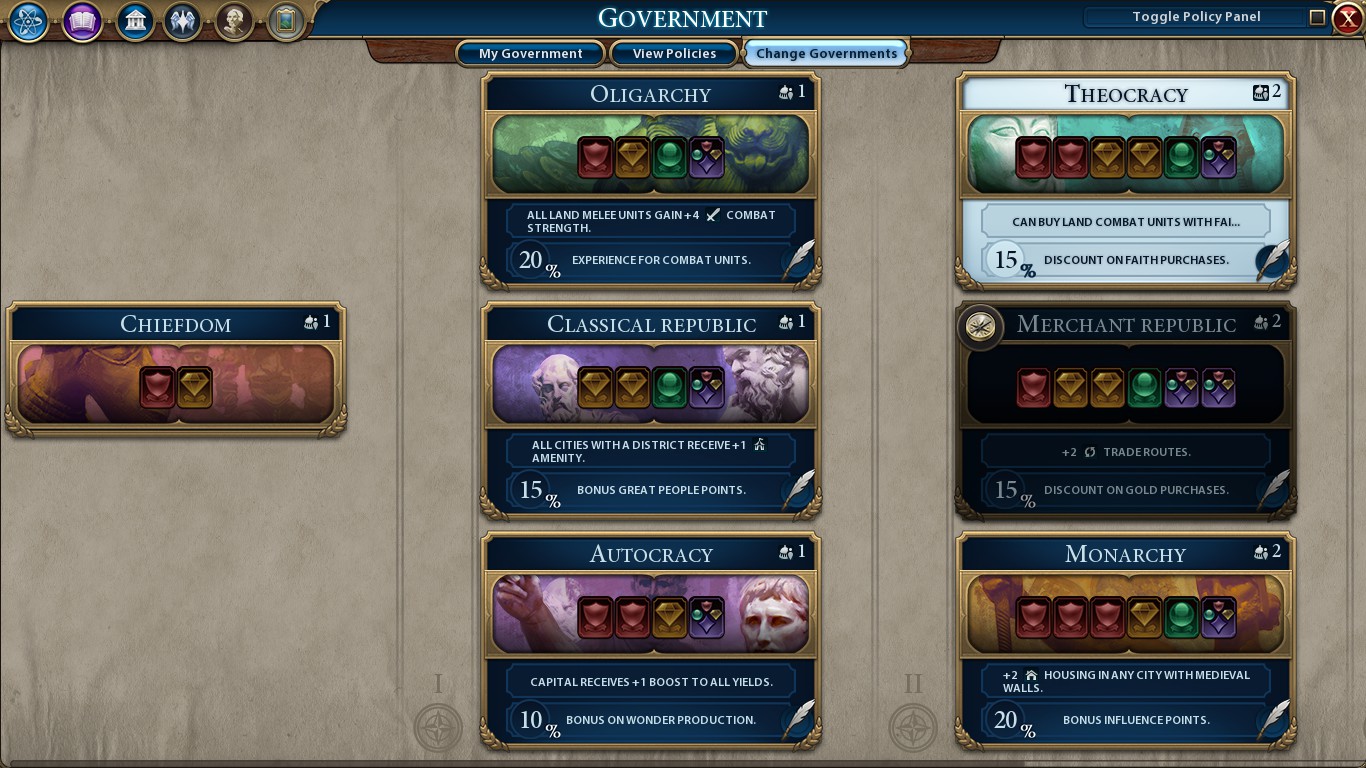This screenshot has width=1366, height=768.
Task: Click the green diplomatic slot on Classical Republic
Action: (670, 387)
